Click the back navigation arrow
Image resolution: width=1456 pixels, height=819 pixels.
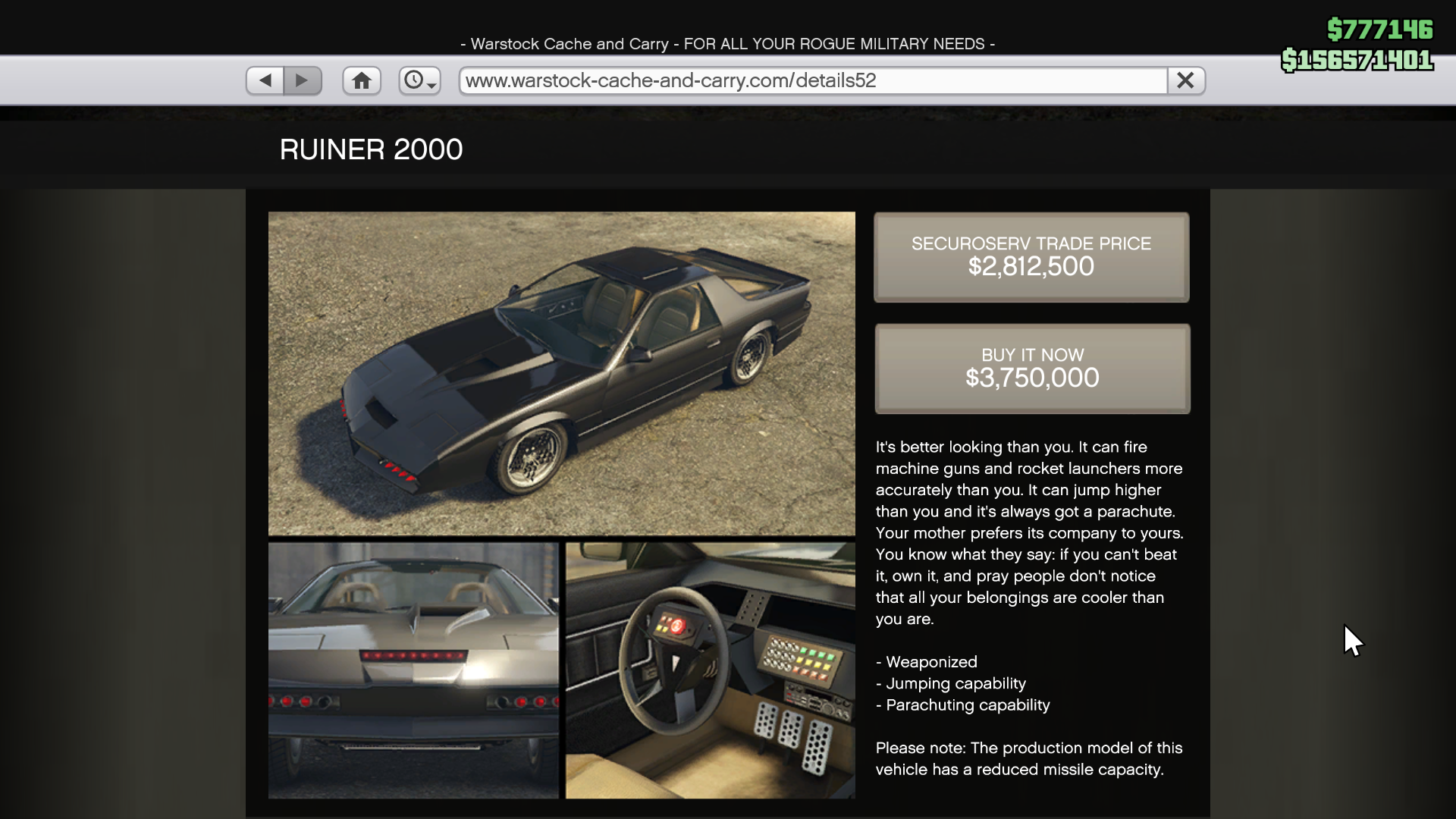point(264,80)
